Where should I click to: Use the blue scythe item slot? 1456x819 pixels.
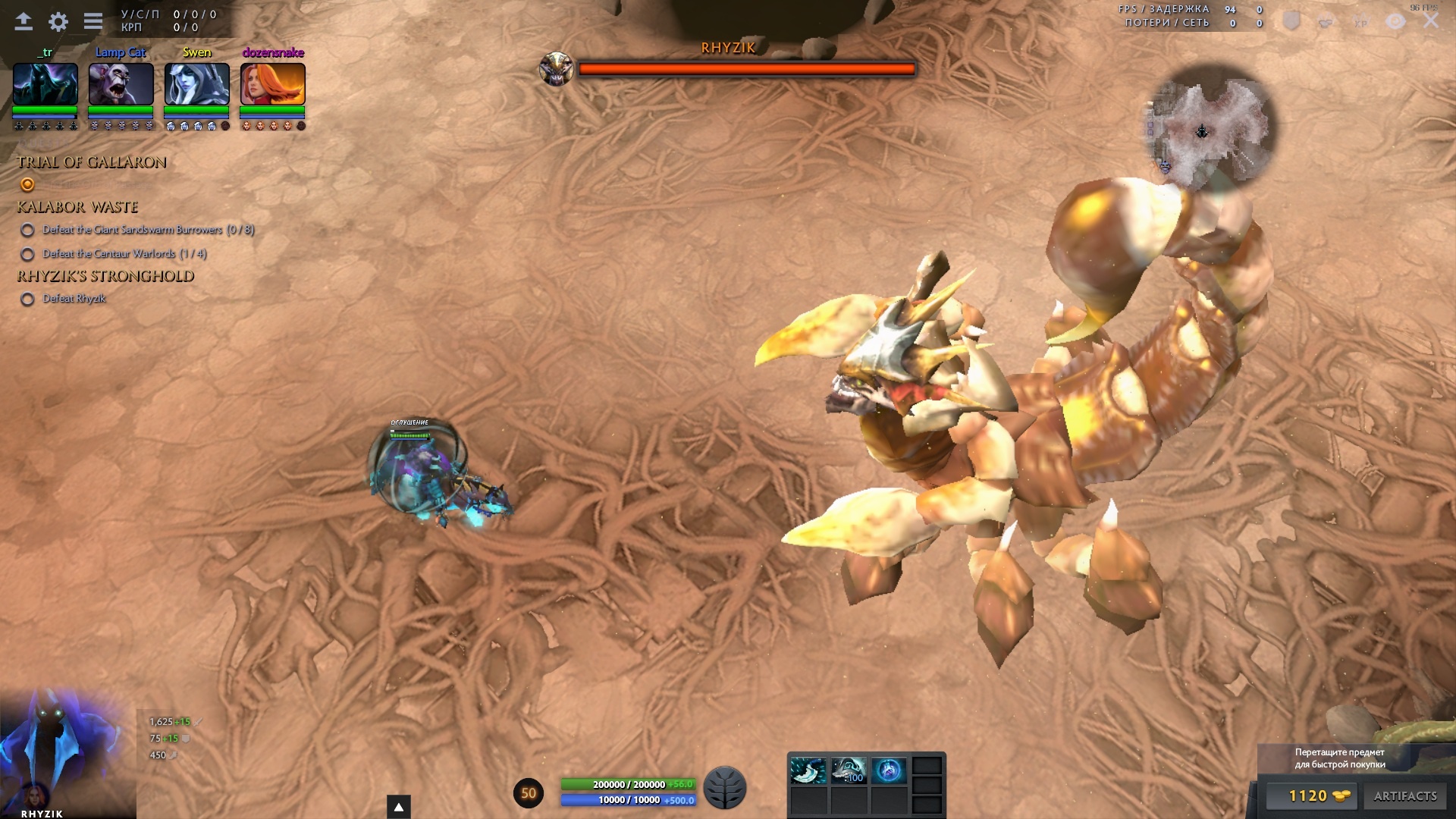808,770
